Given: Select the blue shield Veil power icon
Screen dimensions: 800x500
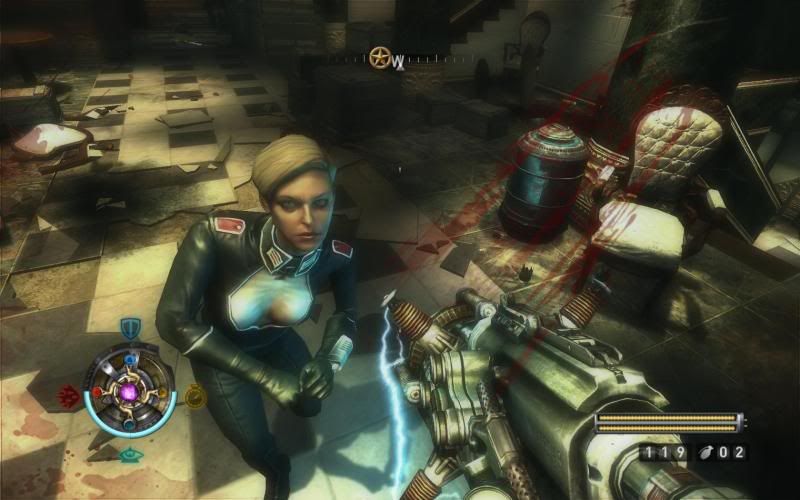Looking at the screenshot, I should click(129, 328).
